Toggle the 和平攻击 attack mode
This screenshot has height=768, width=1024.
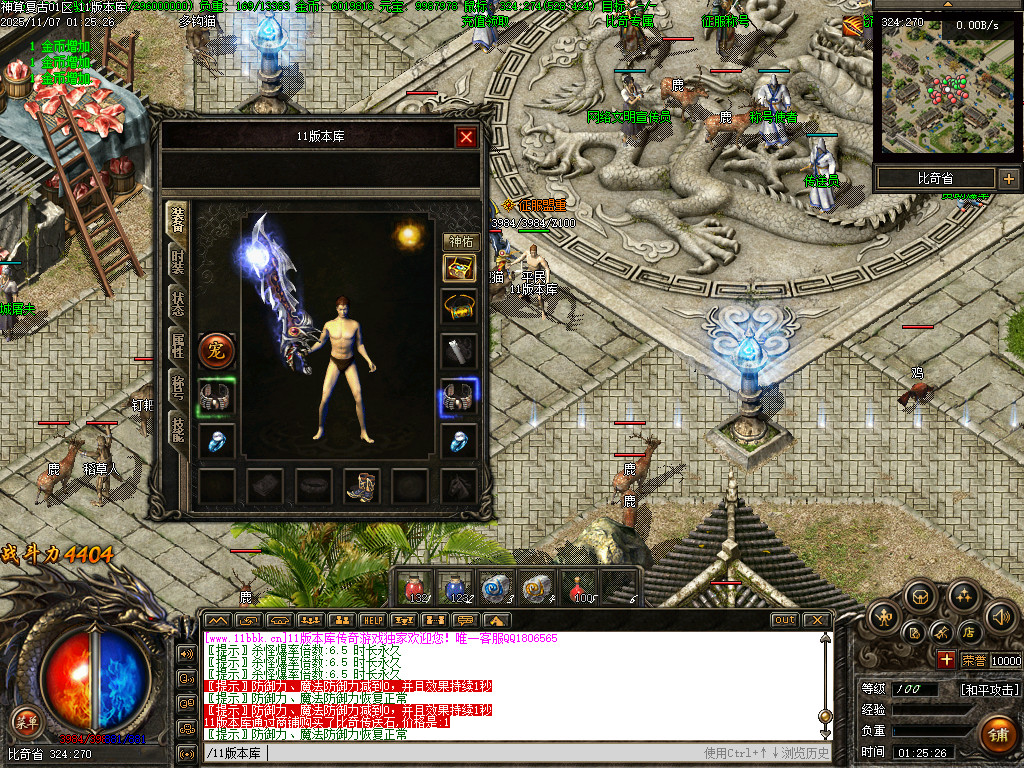989,690
